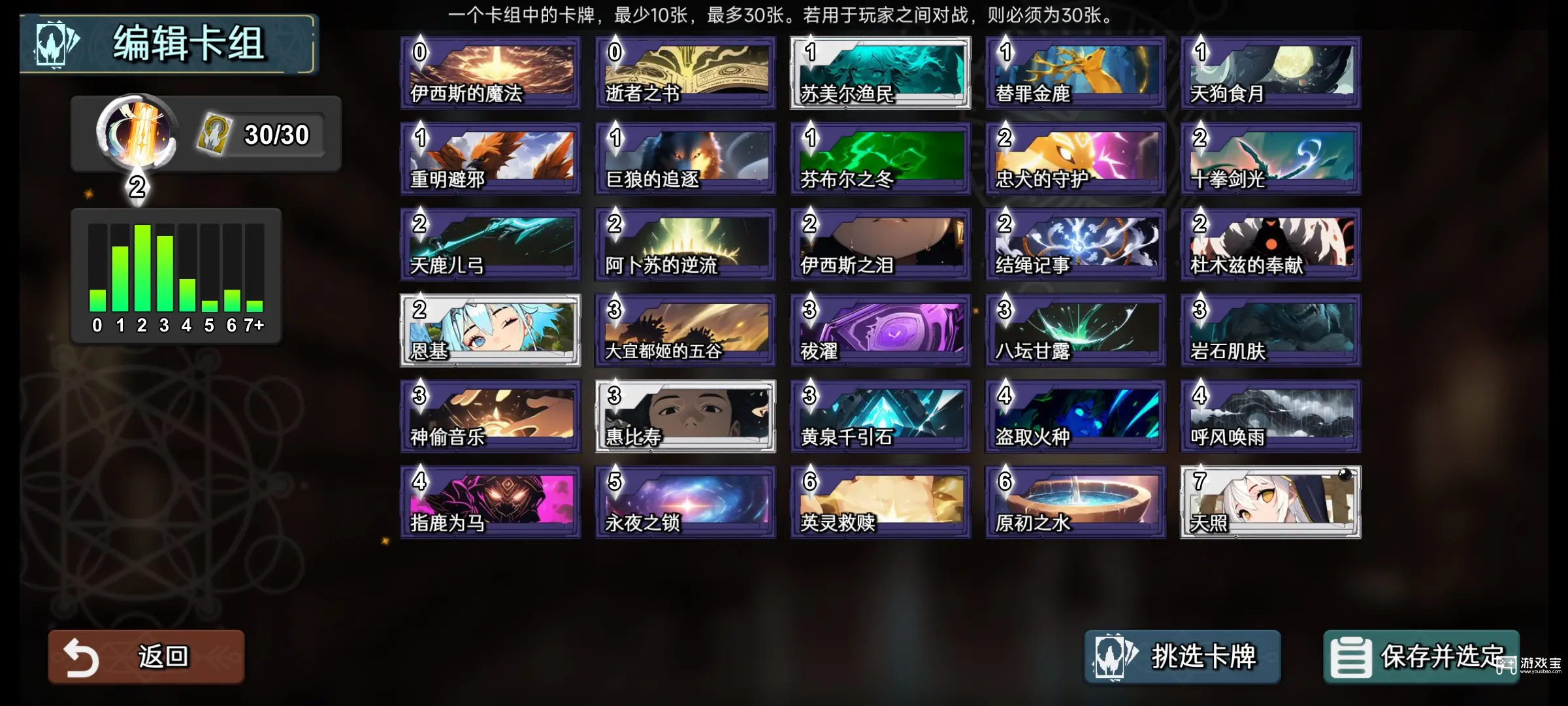Select the 永夜之锁 card

(x=685, y=502)
